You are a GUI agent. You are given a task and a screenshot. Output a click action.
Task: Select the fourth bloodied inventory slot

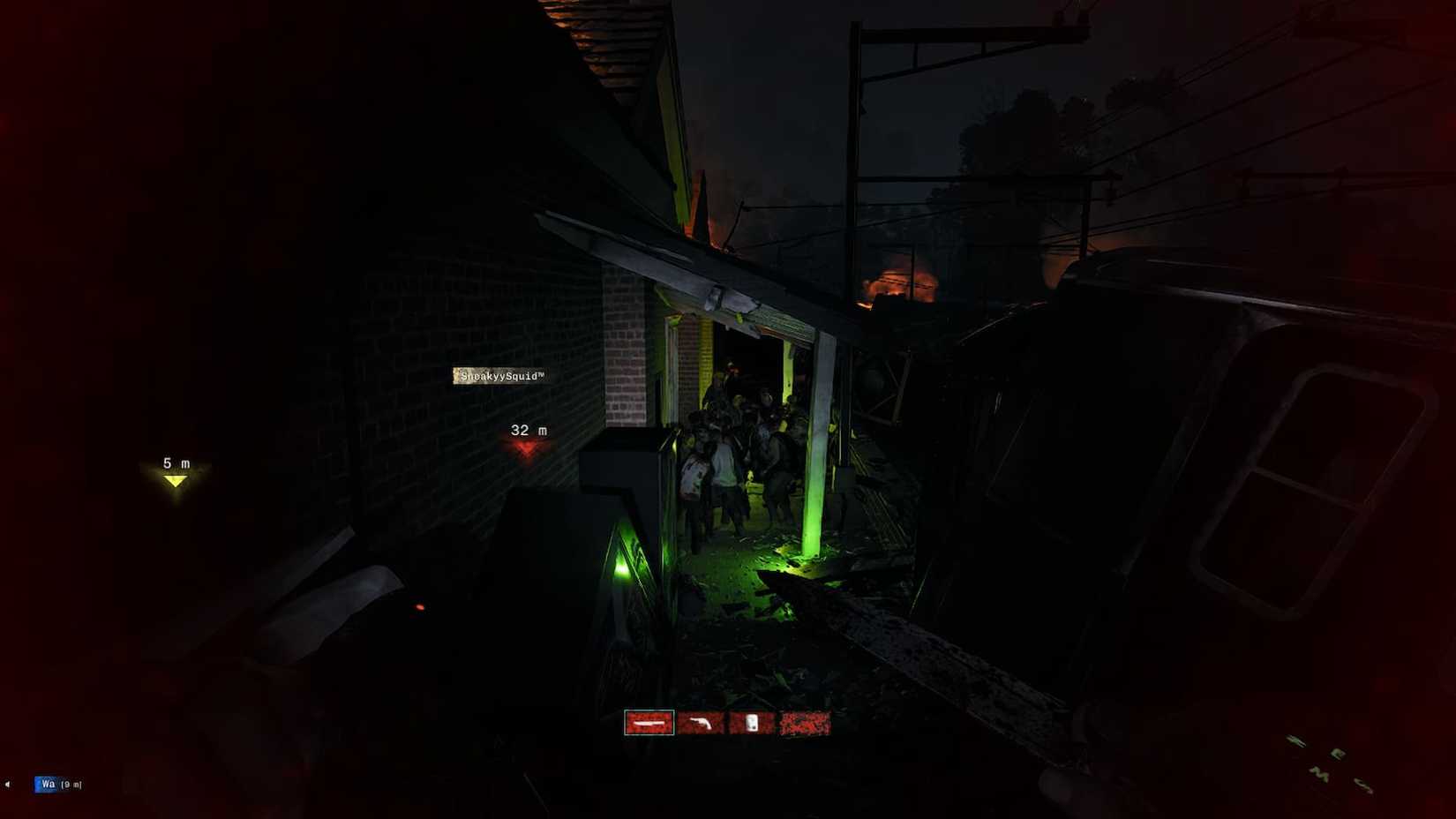pyautogui.click(x=805, y=724)
